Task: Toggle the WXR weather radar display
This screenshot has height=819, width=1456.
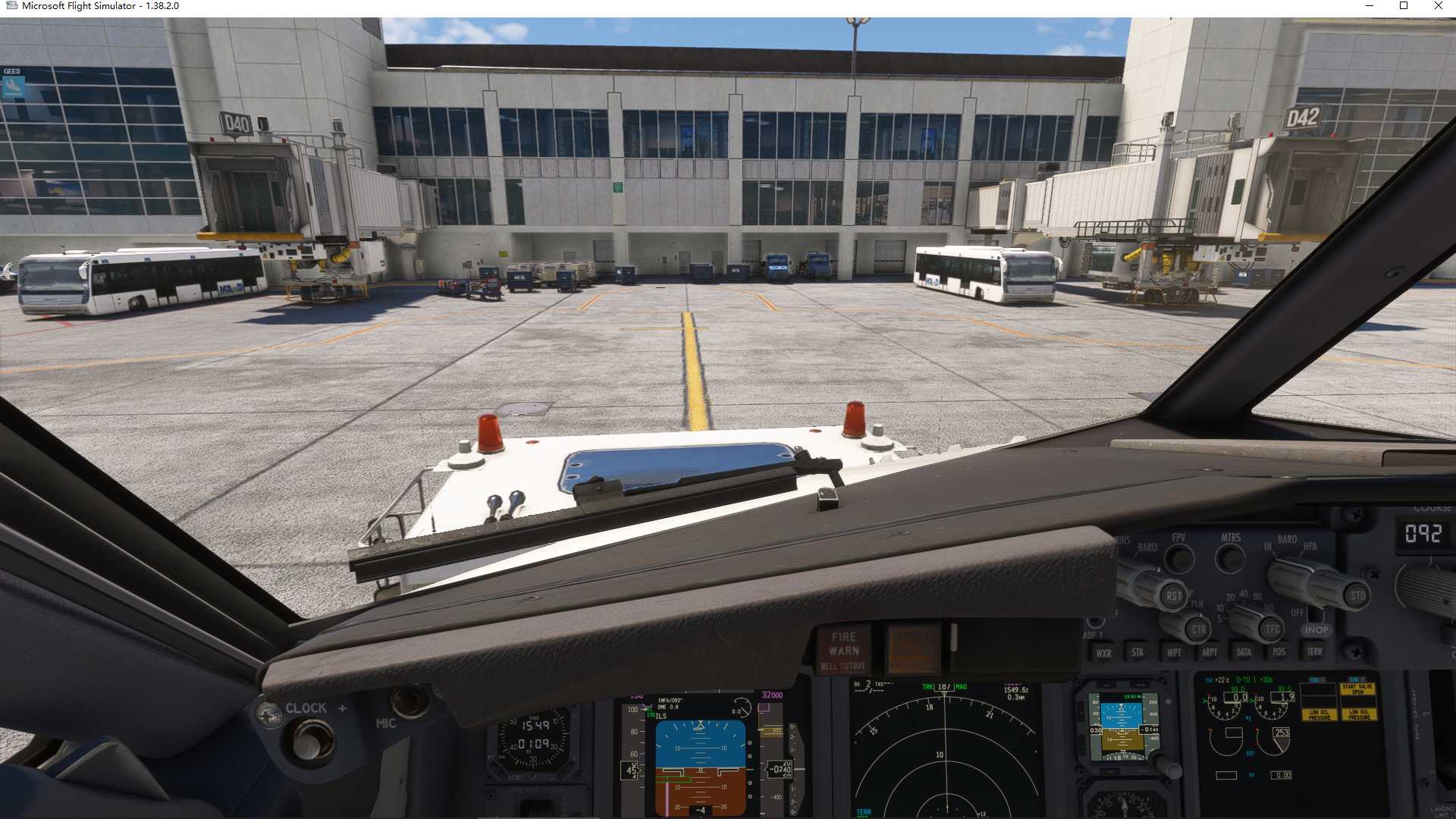Action: pyautogui.click(x=1104, y=652)
